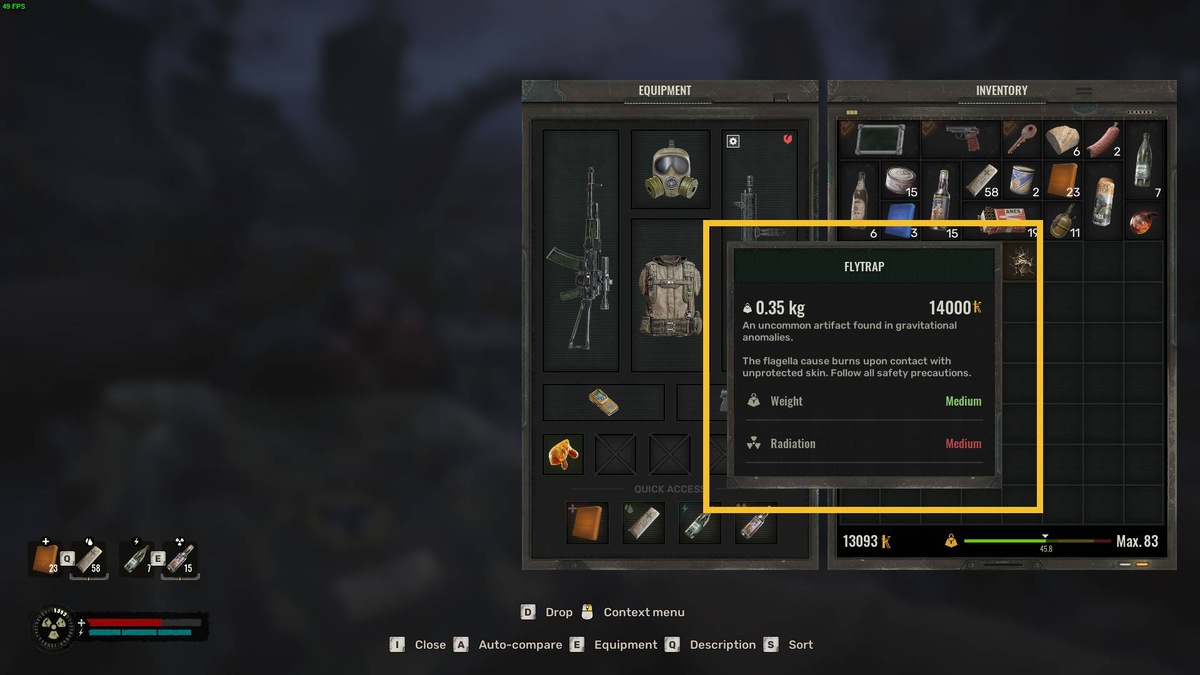
Task: Select the equipped assault rifle with scope
Action: pyautogui.click(x=580, y=250)
